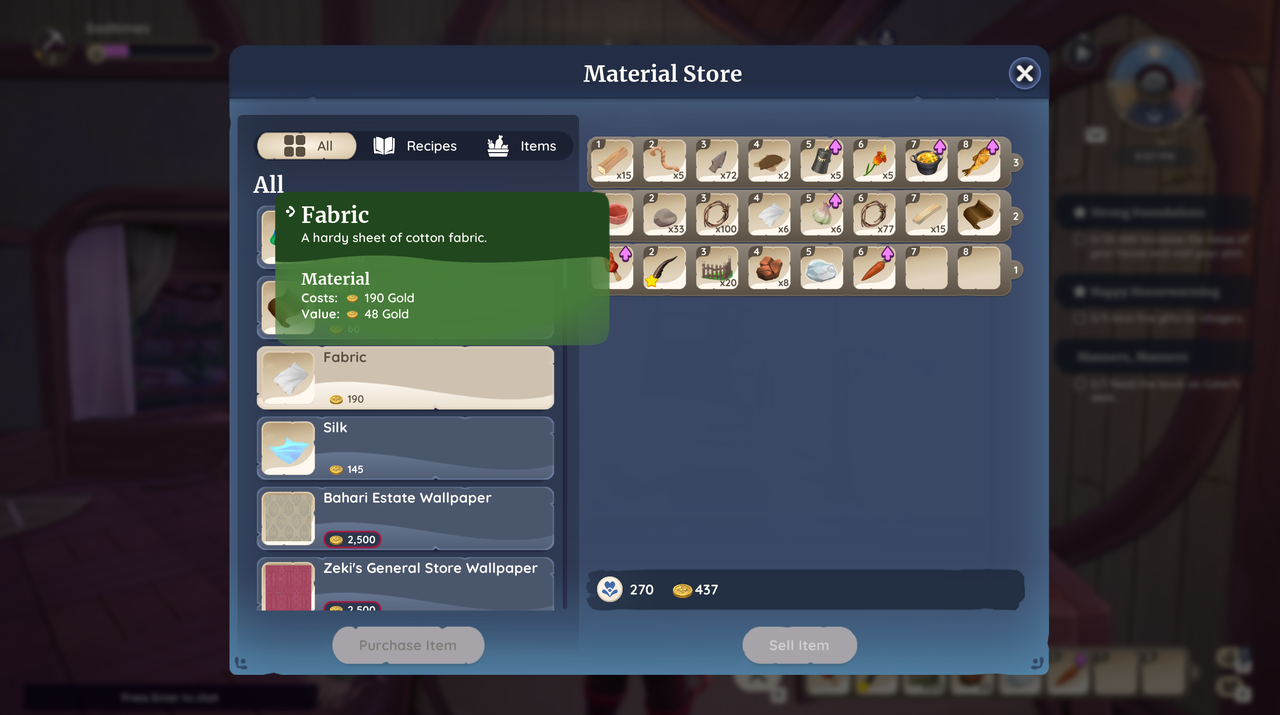Select the grey stone stack of 33
Viewport: 1280px width, 715px height.
664,215
